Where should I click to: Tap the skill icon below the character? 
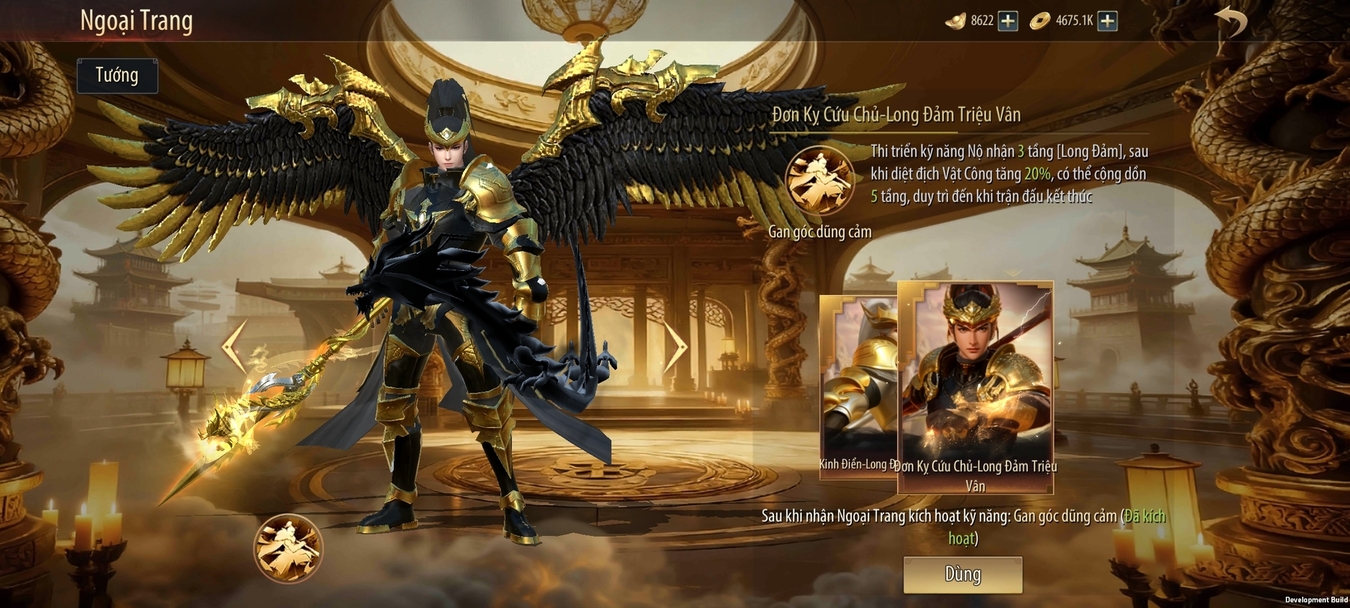pyautogui.click(x=288, y=548)
